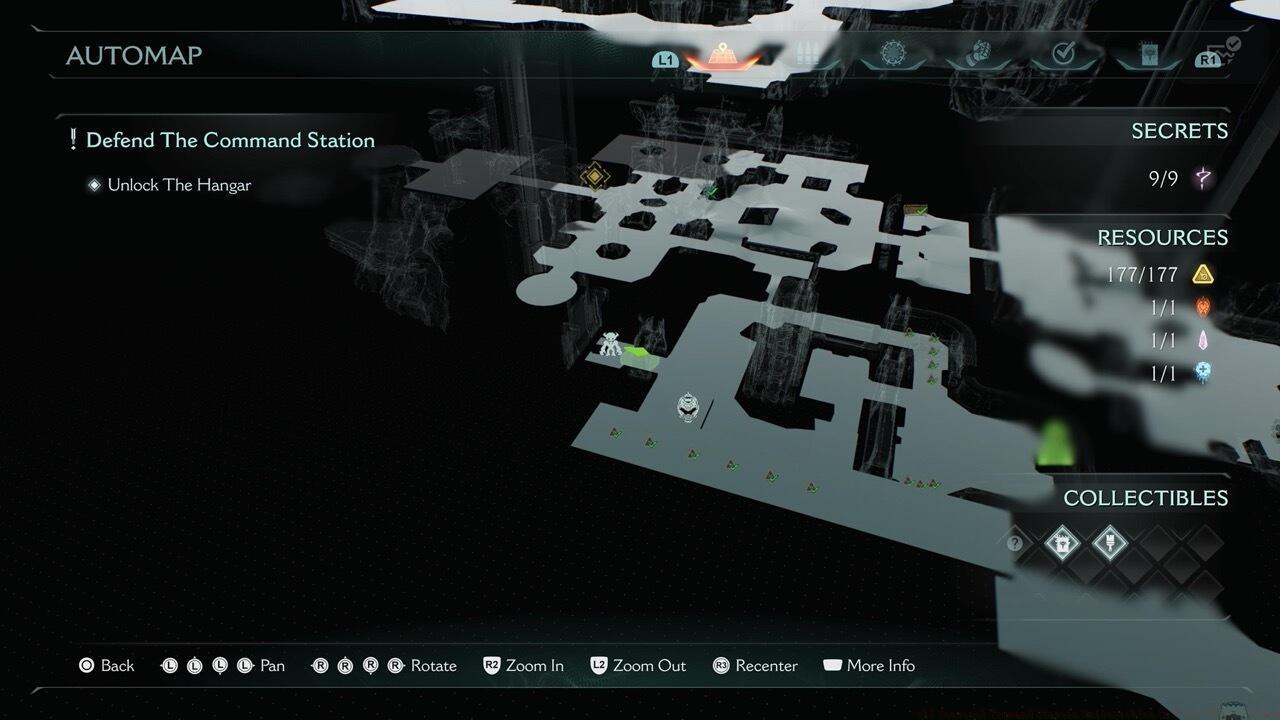The width and height of the screenshot is (1280, 720).
Task: Open the ammo bullets tab
Action: pos(806,56)
